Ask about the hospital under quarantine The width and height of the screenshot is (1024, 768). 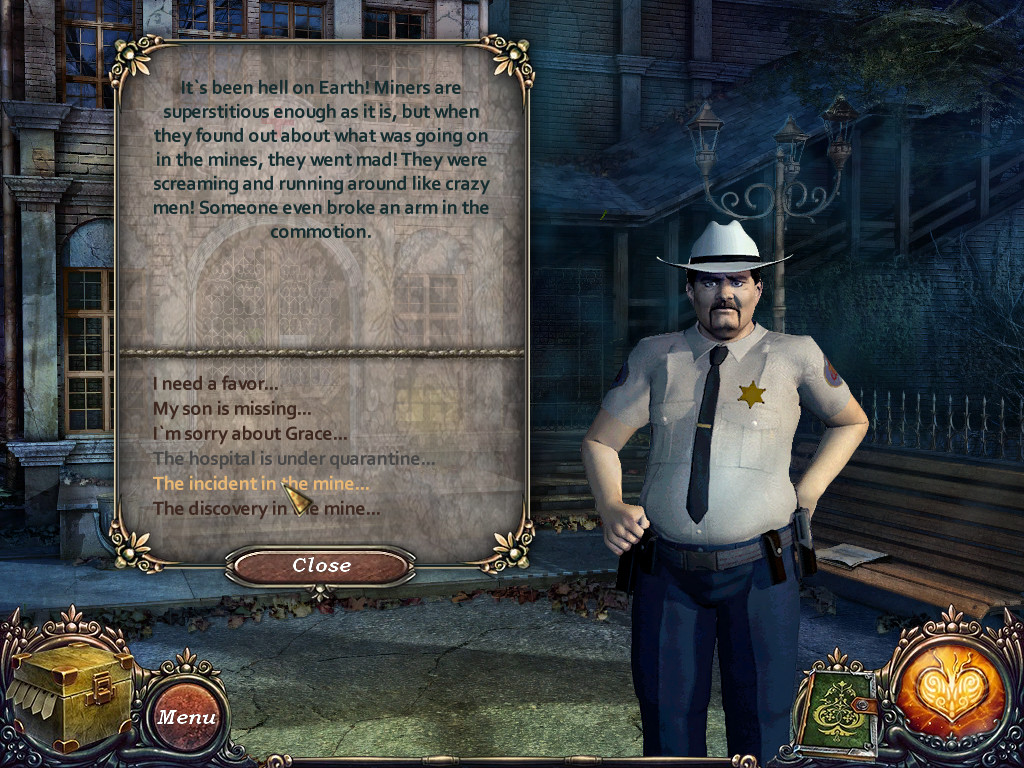pos(293,459)
